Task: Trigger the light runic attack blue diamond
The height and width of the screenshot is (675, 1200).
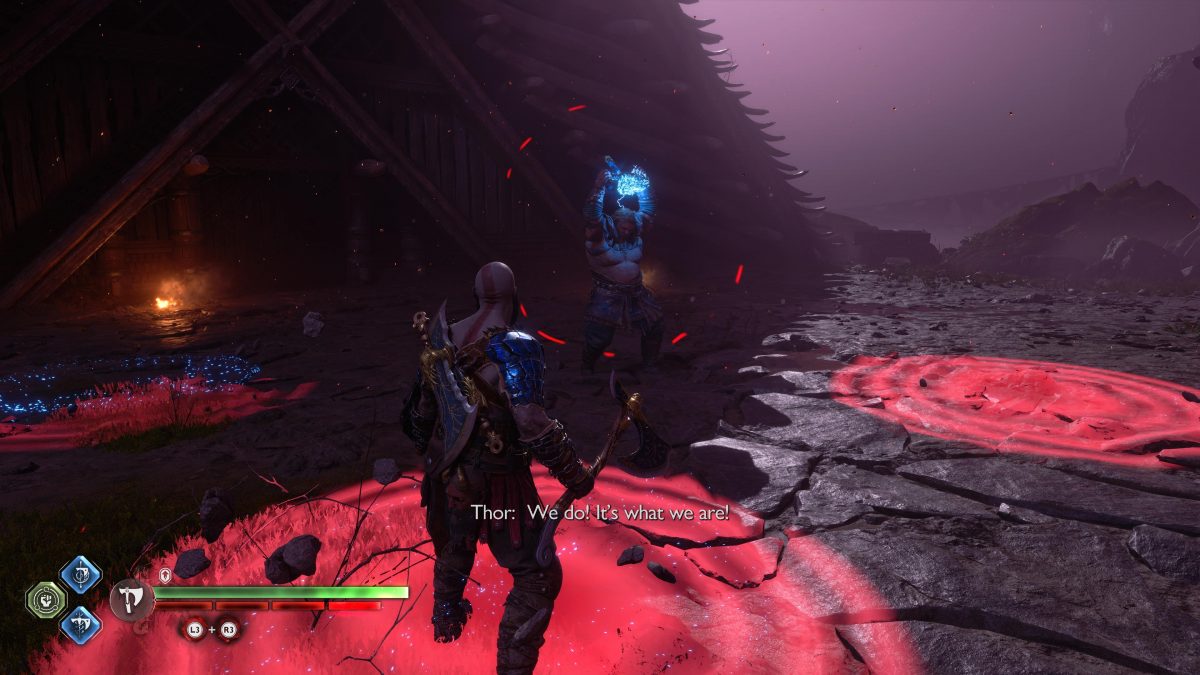Action: click(x=80, y=575)
